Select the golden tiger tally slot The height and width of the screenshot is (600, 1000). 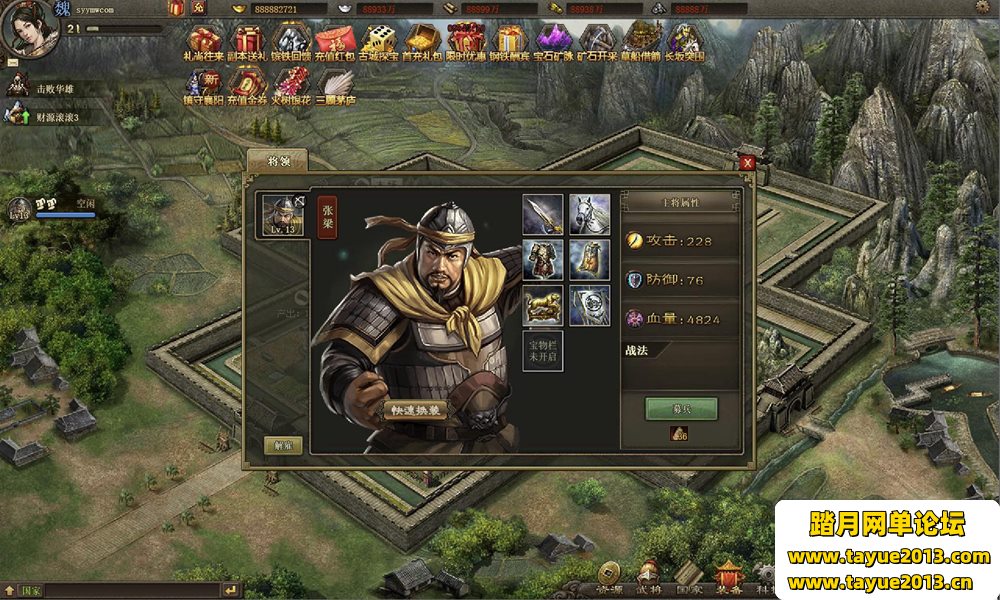tap(542, 305)
